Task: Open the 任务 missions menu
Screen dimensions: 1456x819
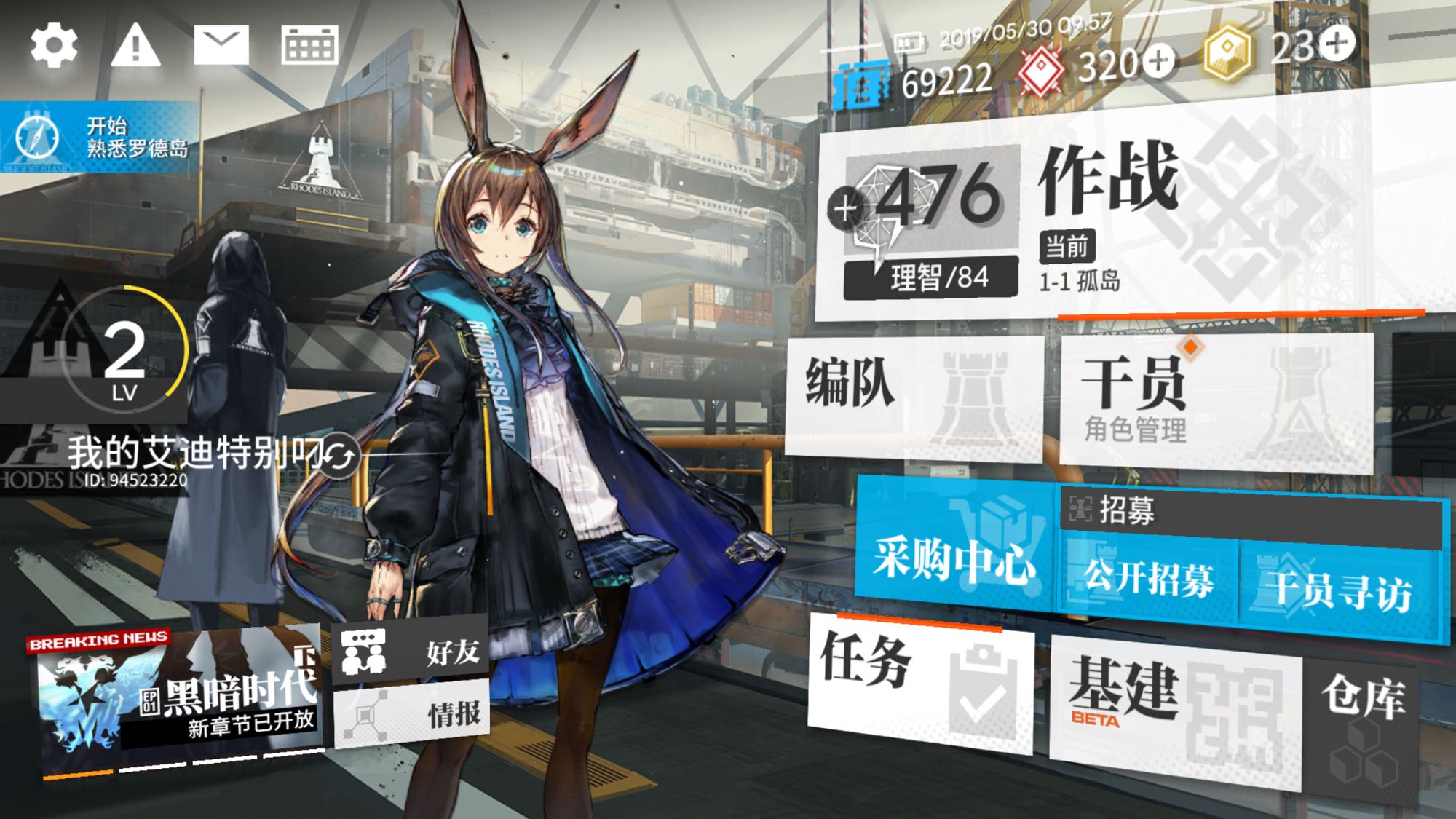Action: tap(921, 681)
